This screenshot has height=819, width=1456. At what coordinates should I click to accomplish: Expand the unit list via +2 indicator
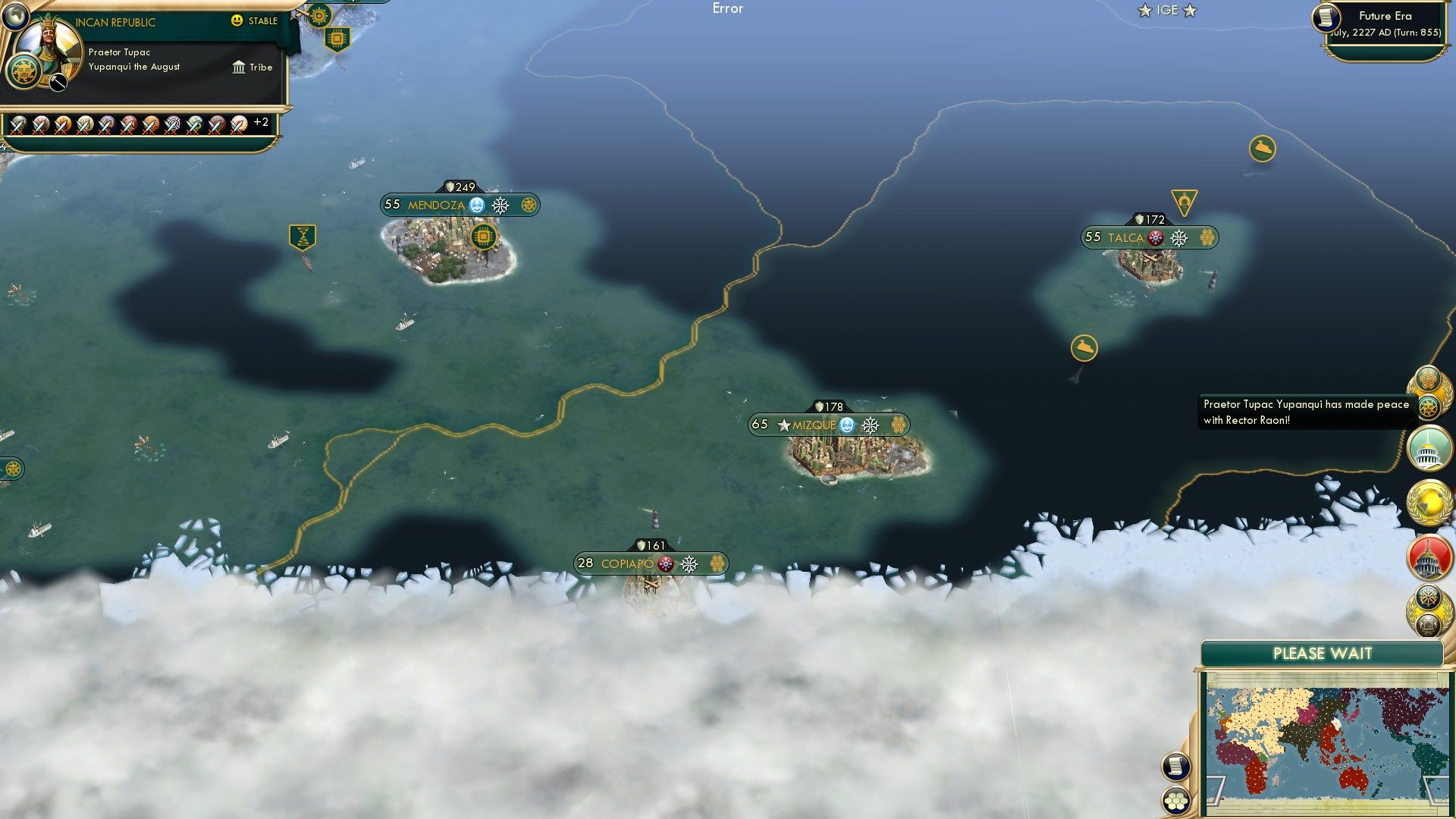261,122
